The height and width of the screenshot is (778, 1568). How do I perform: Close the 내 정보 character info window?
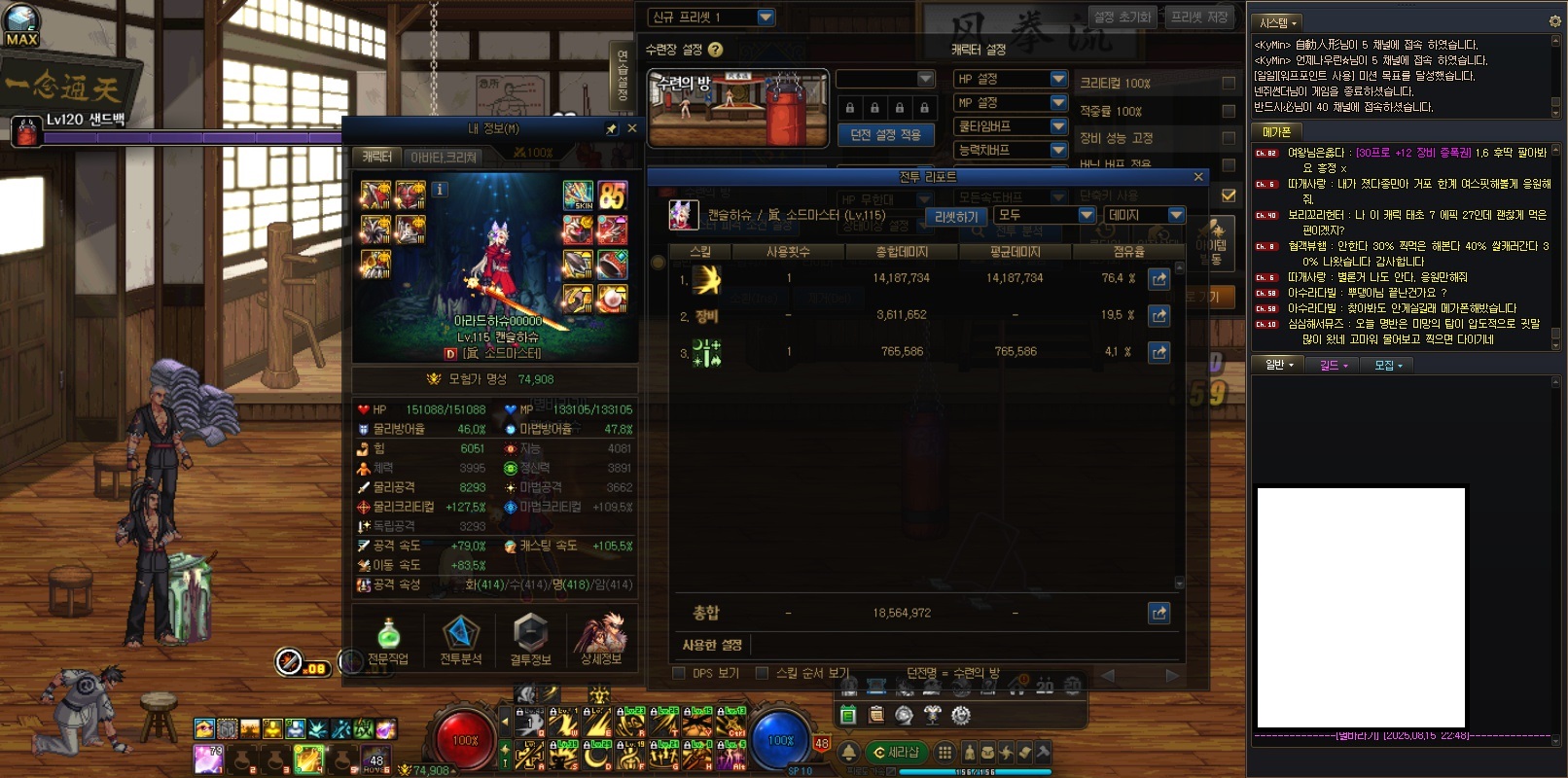point(631,128)
